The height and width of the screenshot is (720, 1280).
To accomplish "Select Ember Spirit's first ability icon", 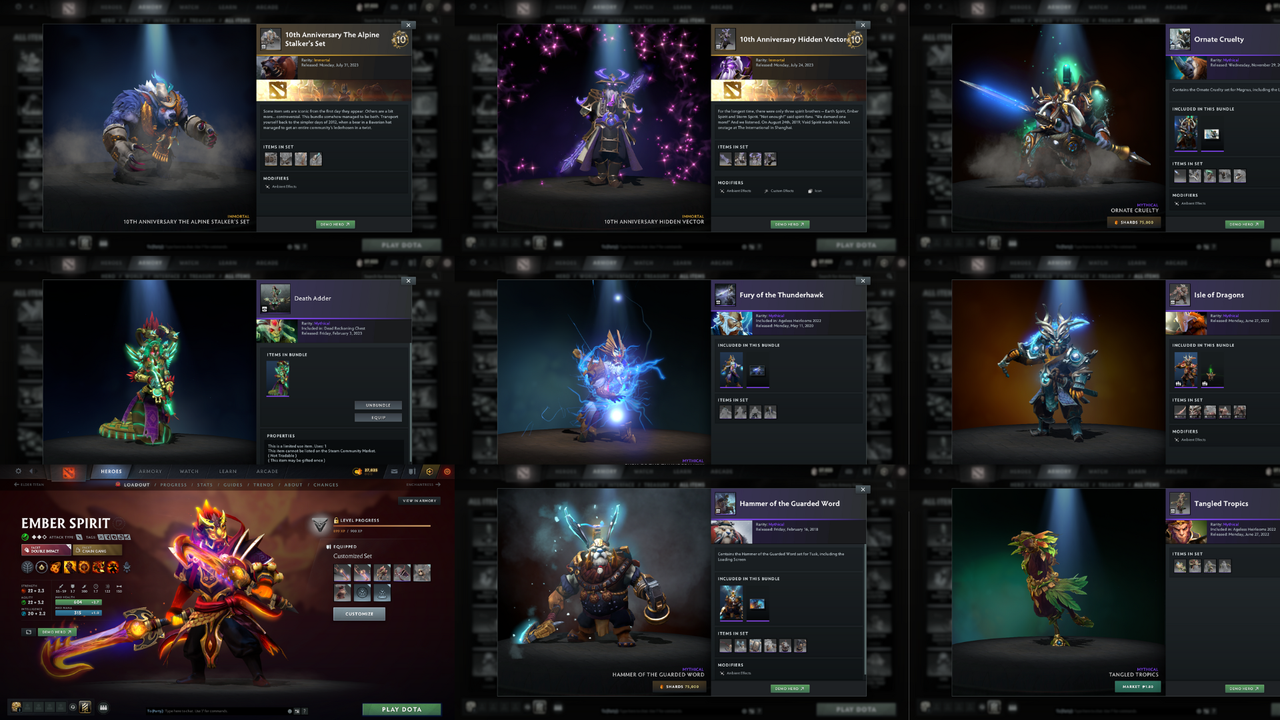I will click(53, 567).
